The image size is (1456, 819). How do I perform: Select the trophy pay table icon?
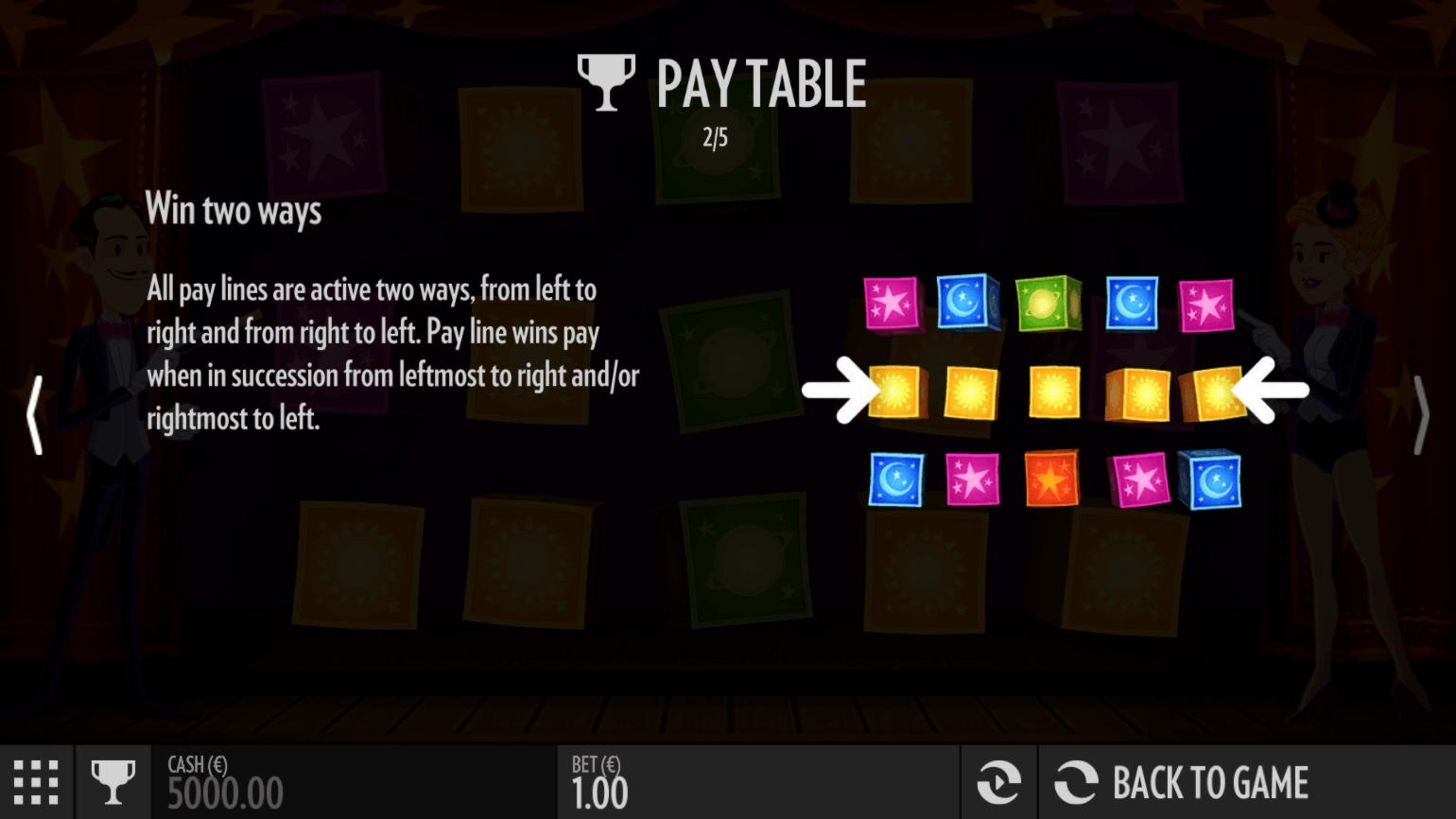pos(113,783)
